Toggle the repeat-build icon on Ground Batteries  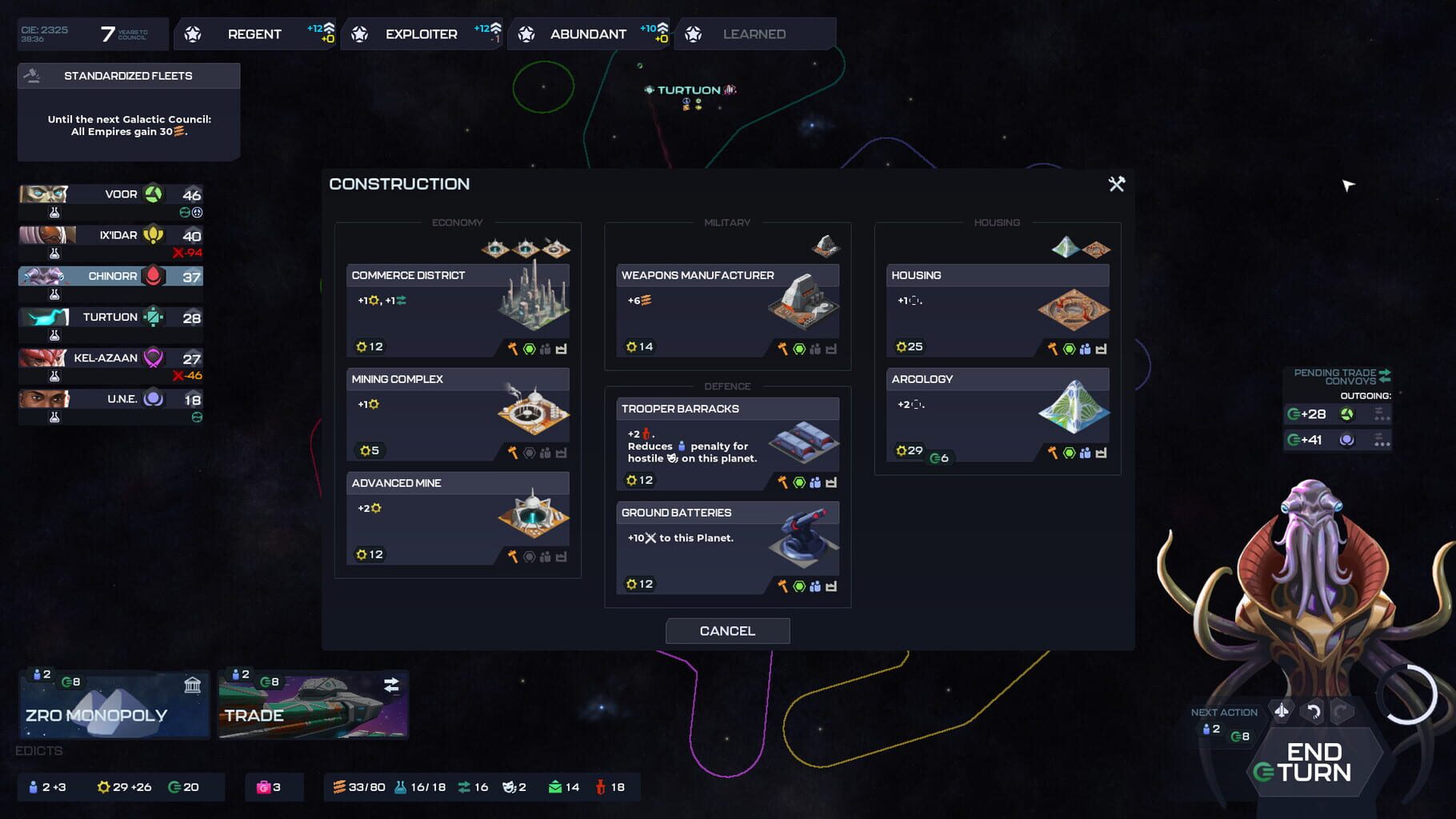point(832,585)
